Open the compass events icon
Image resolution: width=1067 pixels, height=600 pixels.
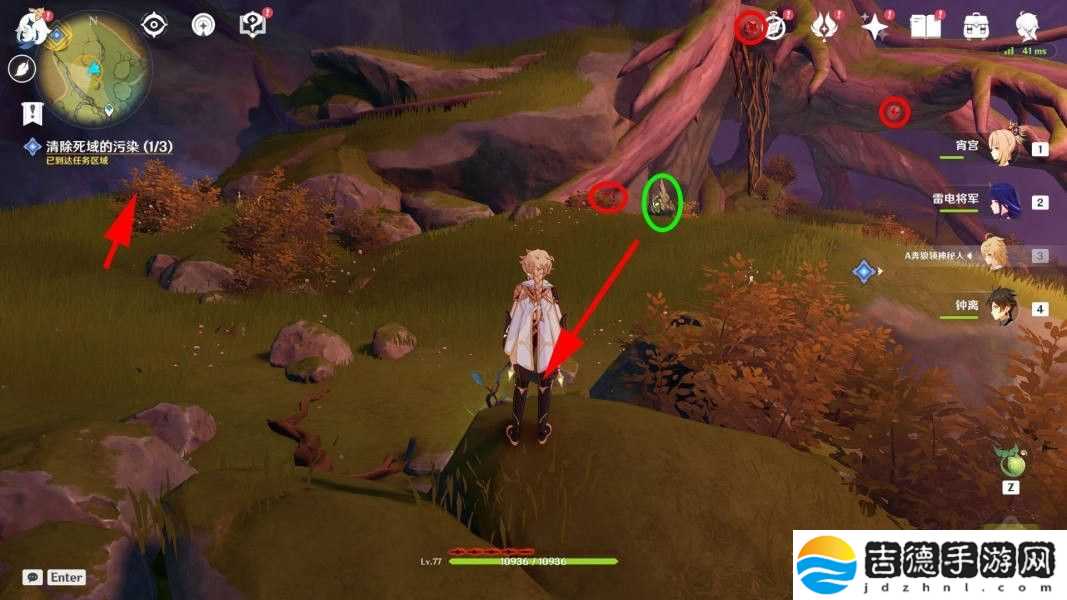(774, 26)
